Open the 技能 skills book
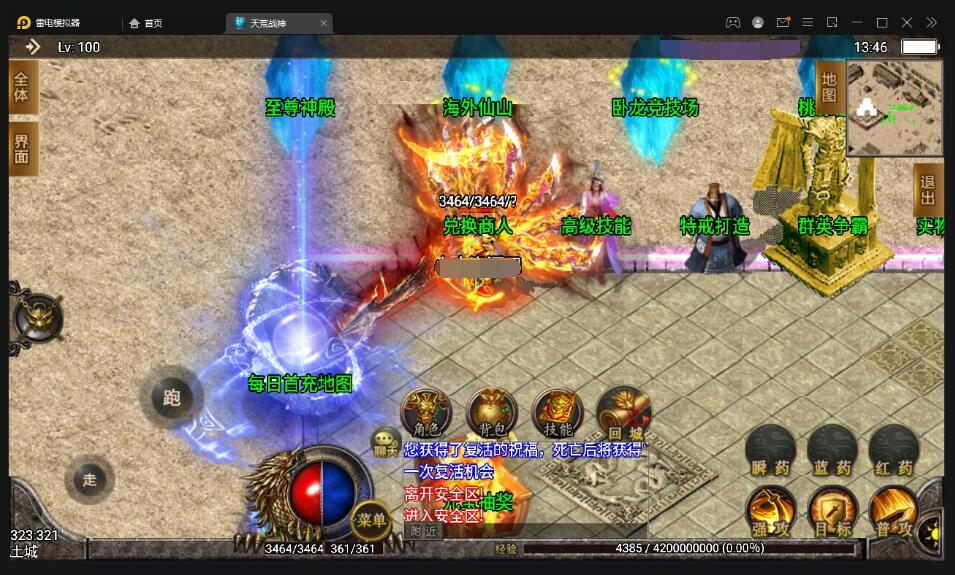 pos(557,413)
